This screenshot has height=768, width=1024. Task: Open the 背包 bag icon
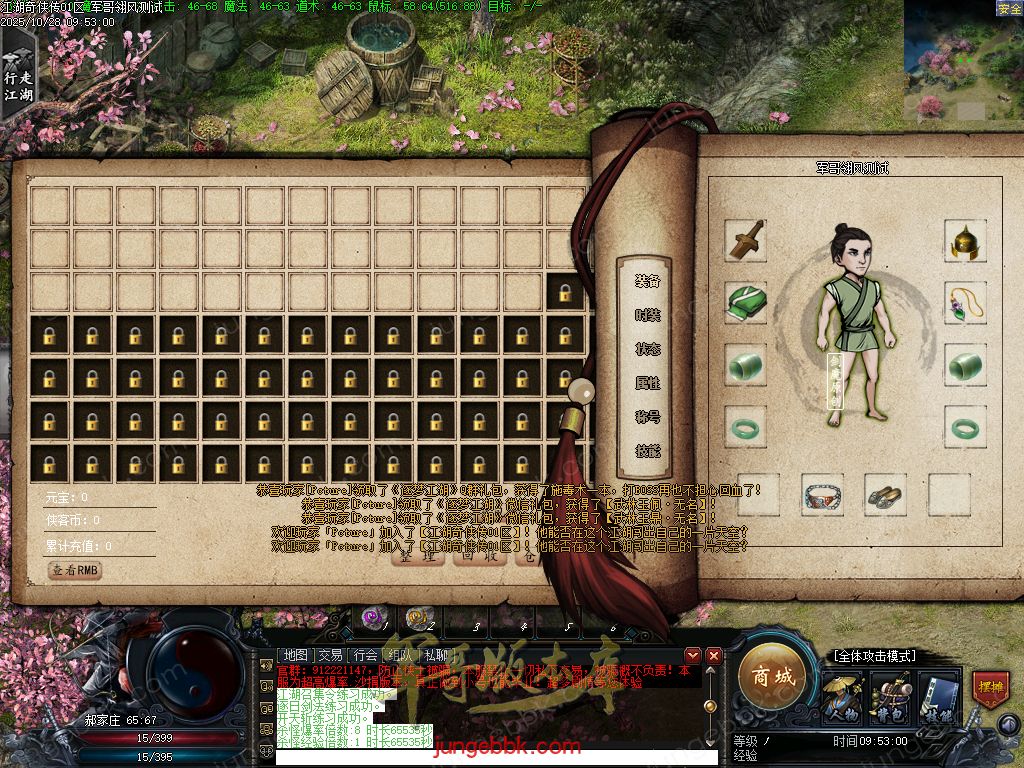(889, 697)
